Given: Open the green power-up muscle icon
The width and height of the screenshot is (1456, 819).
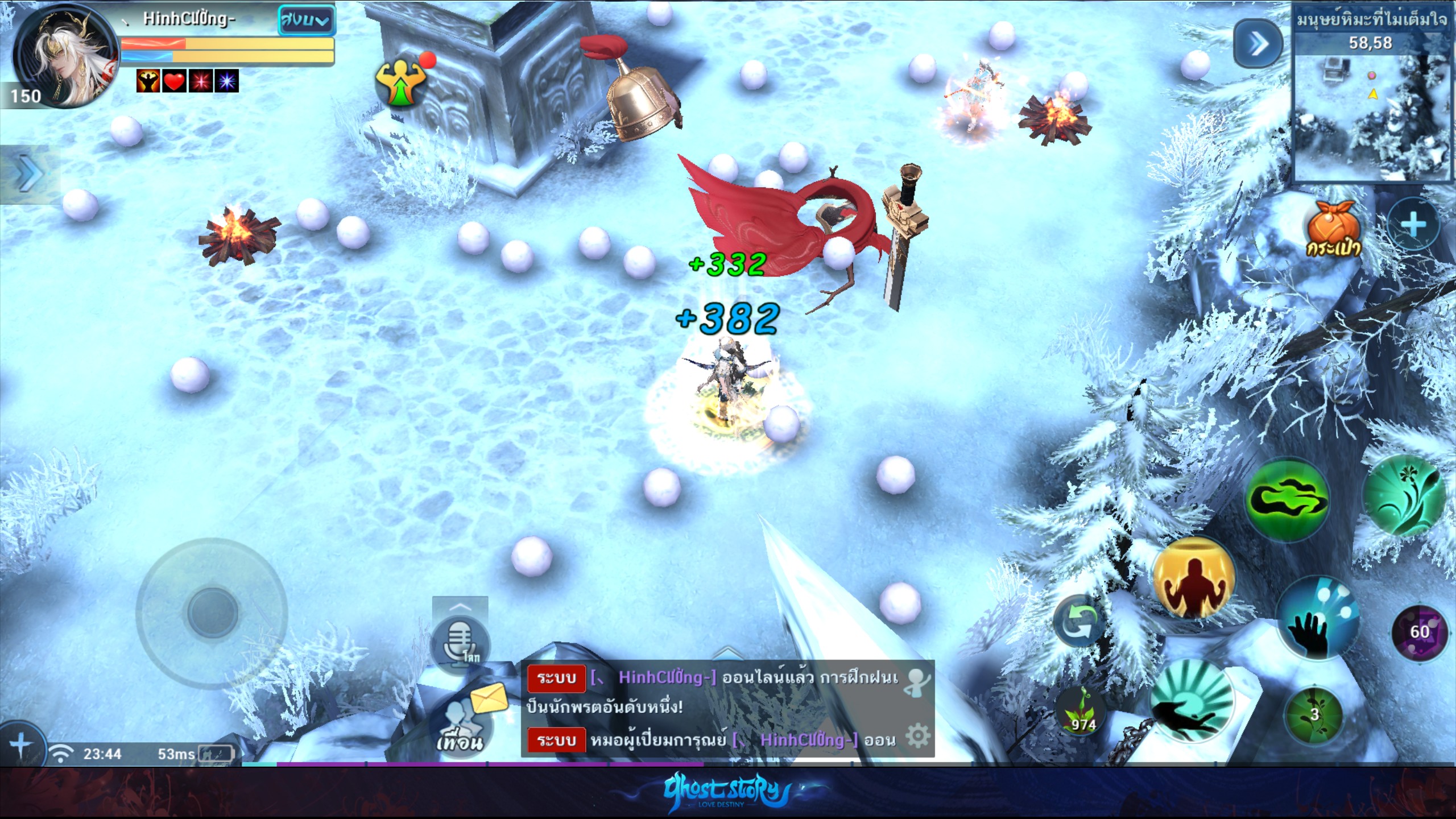Looking at the screenshot, I should pos(402,82).
